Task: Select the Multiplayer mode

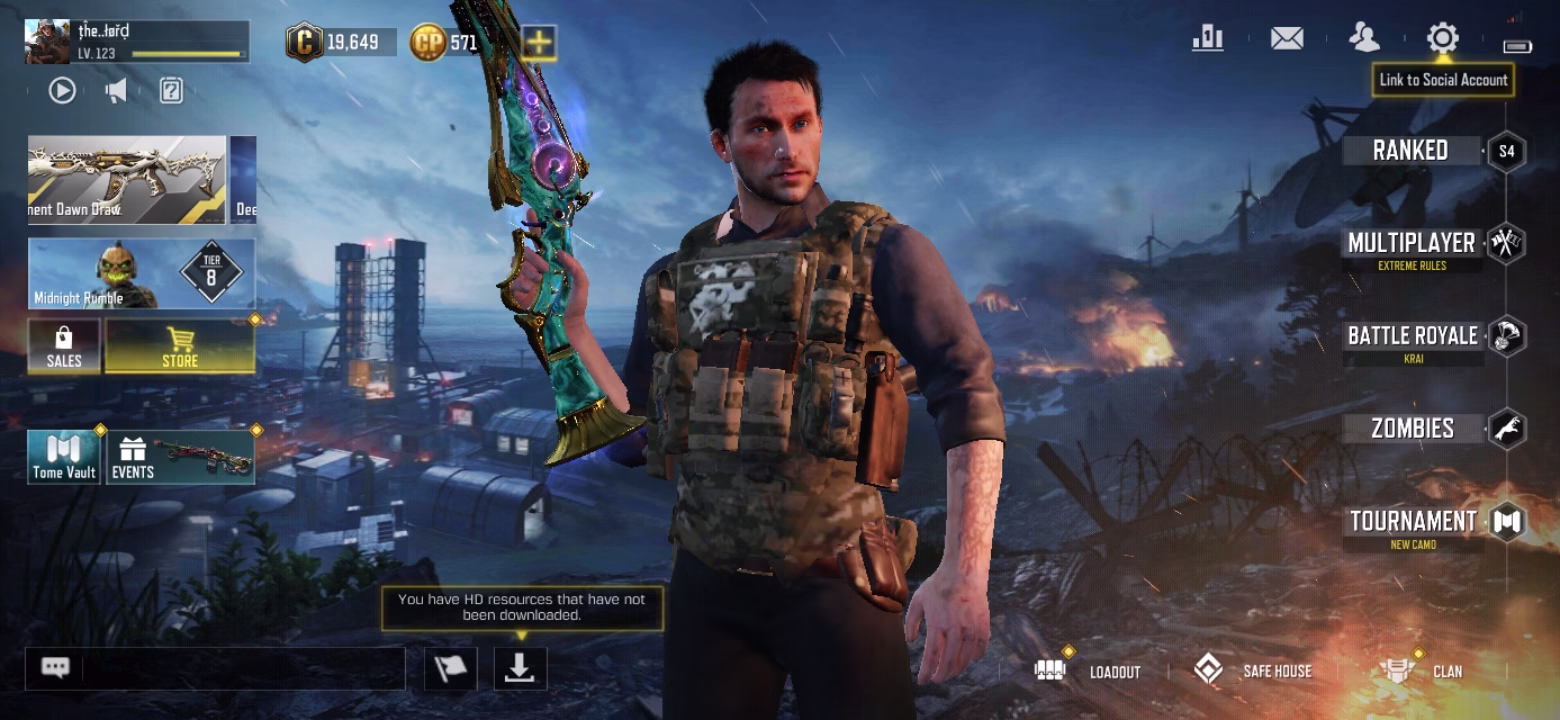Action: (1411, 244)
